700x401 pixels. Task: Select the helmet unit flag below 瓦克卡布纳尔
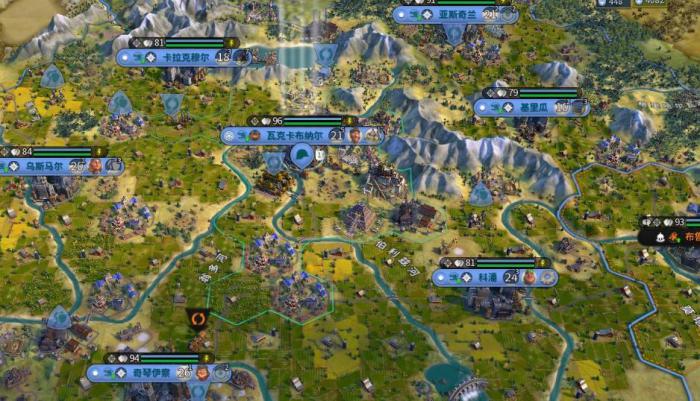click(300, 156)
